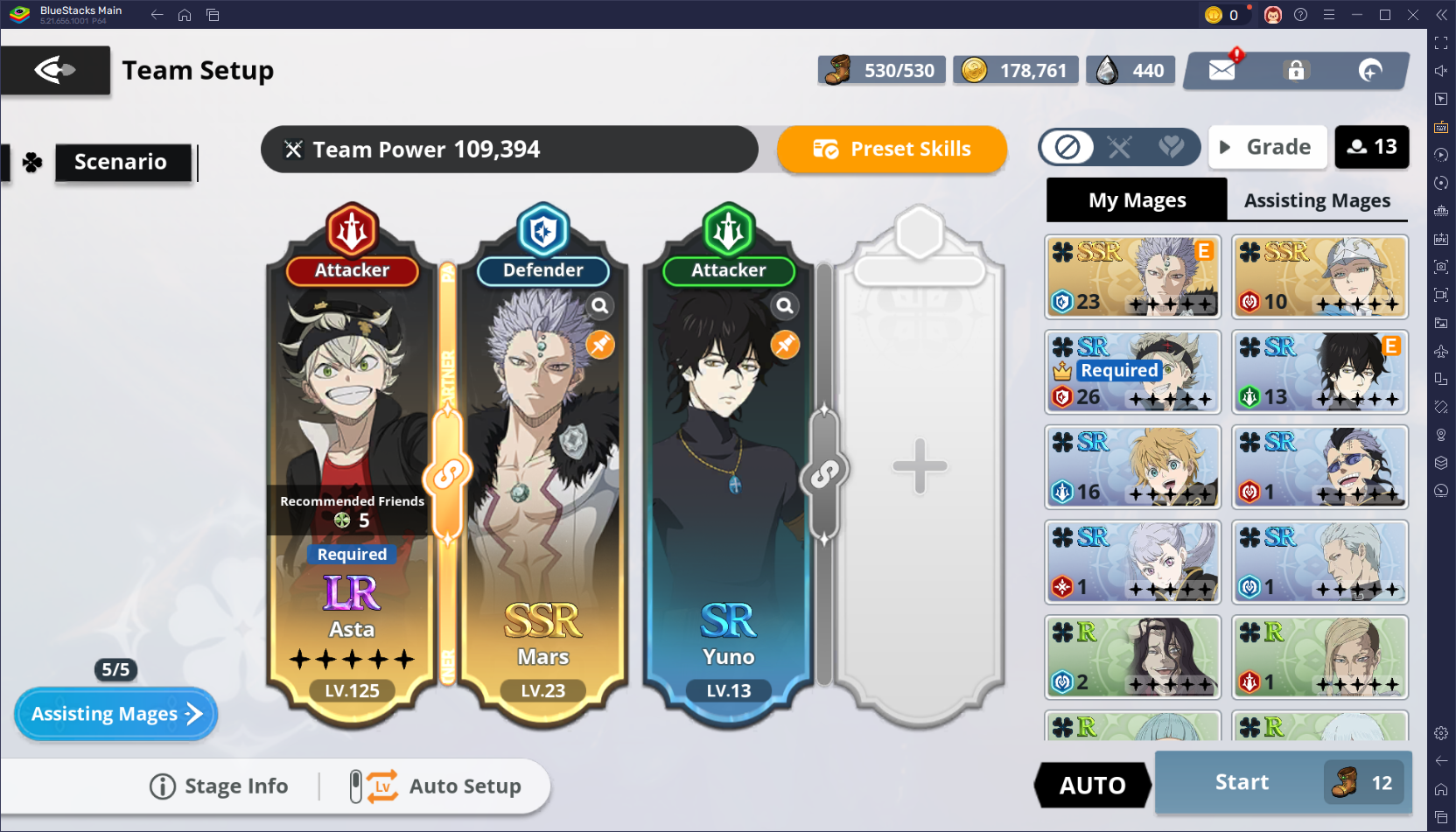The width and height of the screenshot is (1456, 832).
Task: Open Stage Info
Action: pos(219,787)
